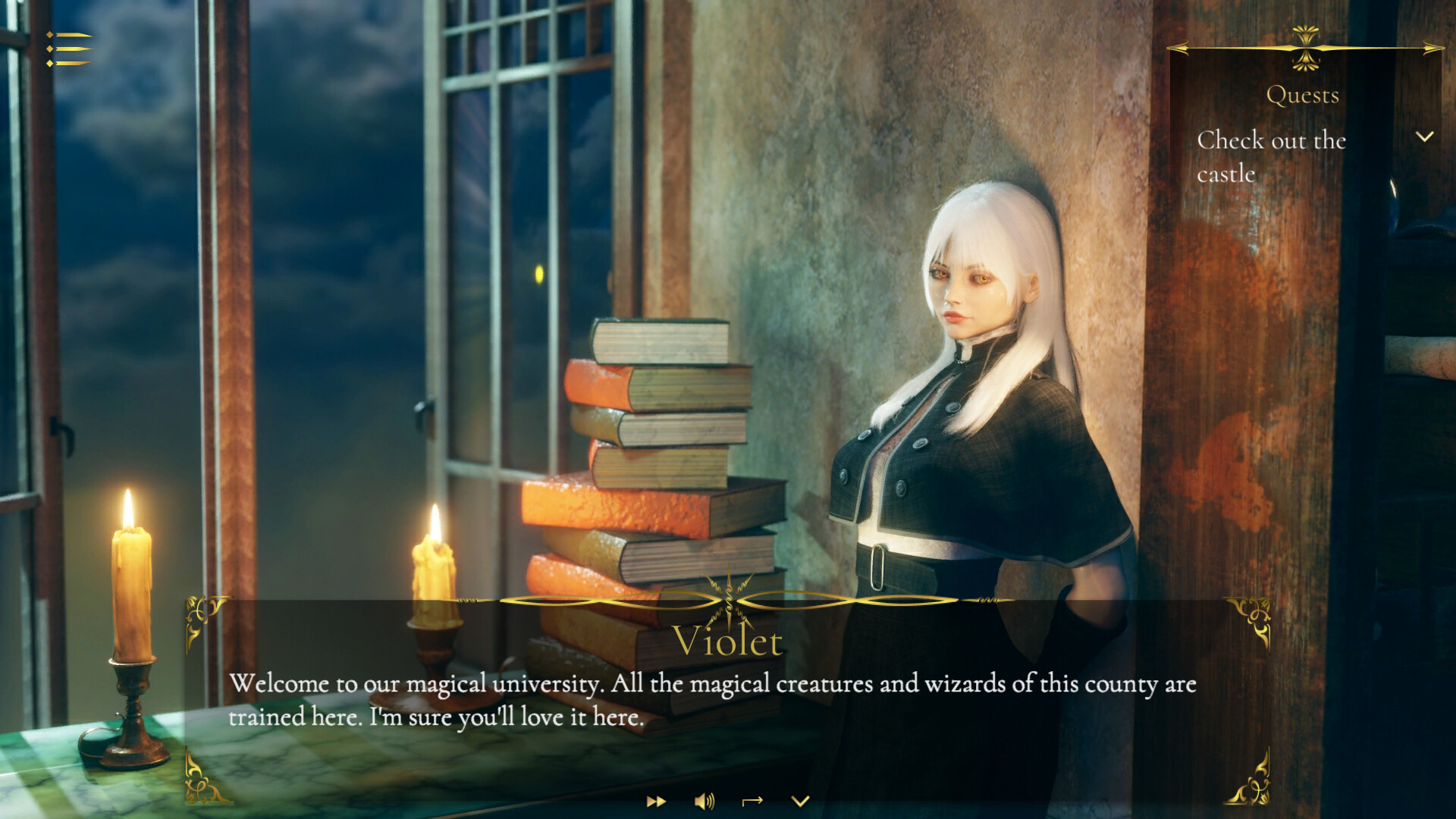
Task: Collapse the castle quest via its chevron
Action: pos(1423,136)
